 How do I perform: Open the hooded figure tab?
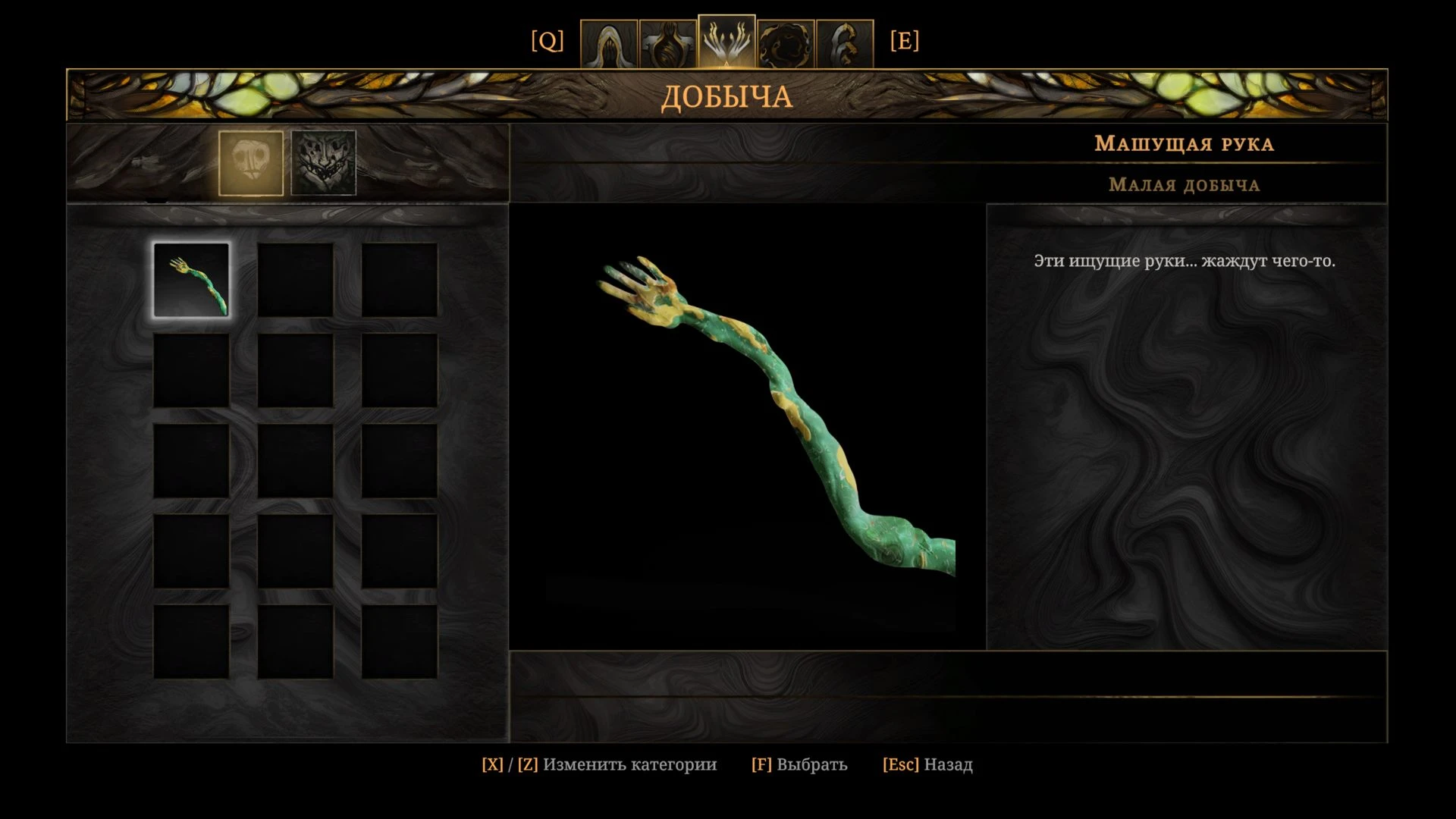point(608,44)
